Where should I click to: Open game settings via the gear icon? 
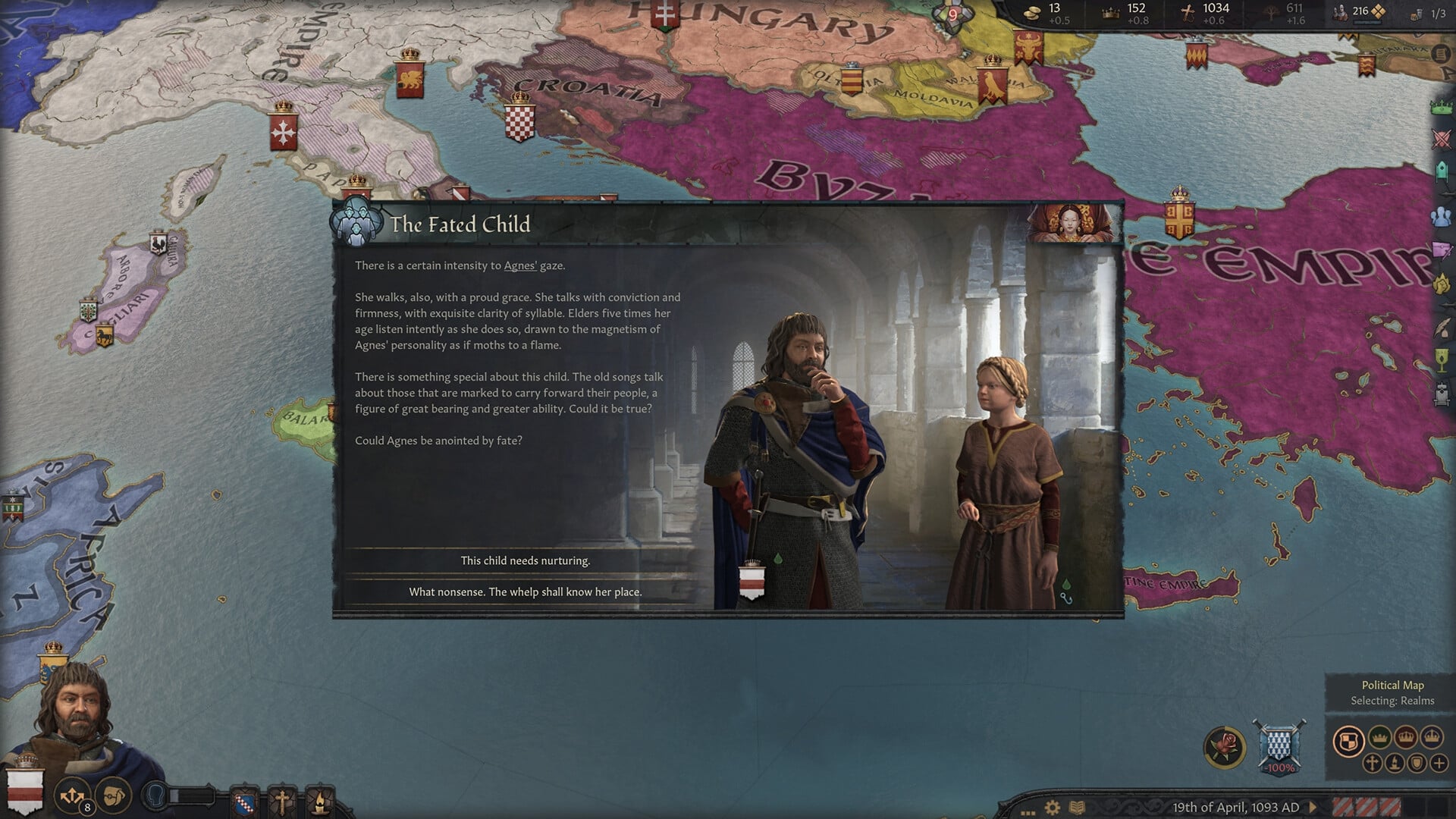[1053, 808]
